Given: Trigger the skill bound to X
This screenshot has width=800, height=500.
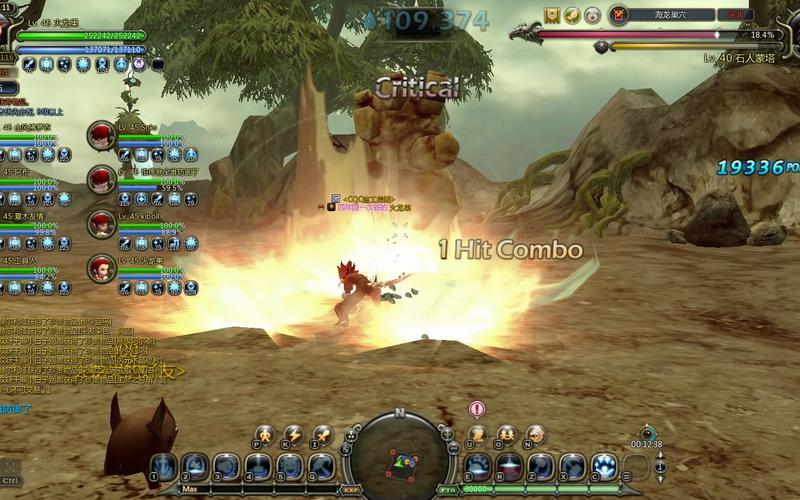Looking at the screenshot, I should (x=573, y=466).
